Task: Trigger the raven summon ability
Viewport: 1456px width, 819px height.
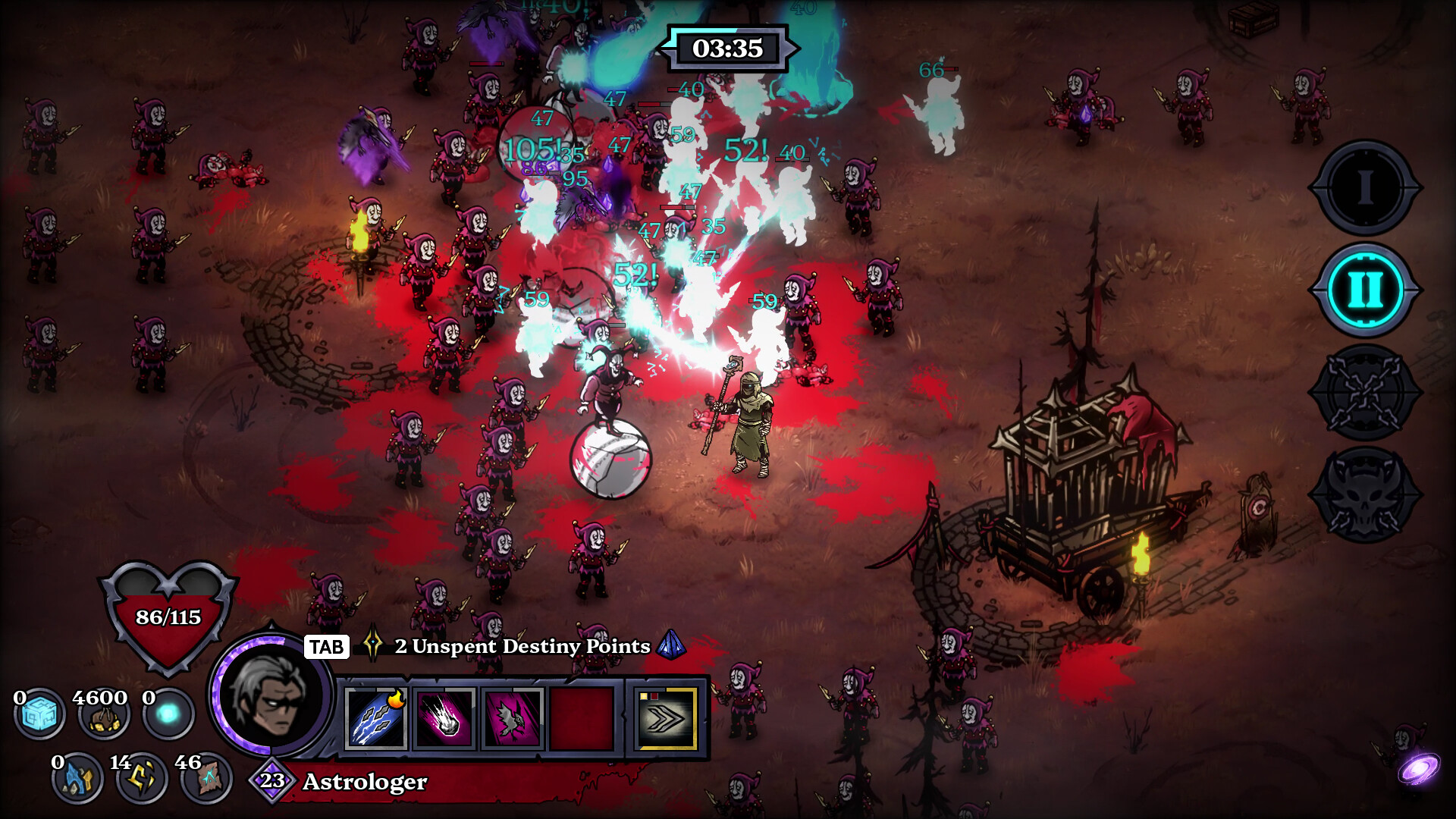Action: point(511,719)
